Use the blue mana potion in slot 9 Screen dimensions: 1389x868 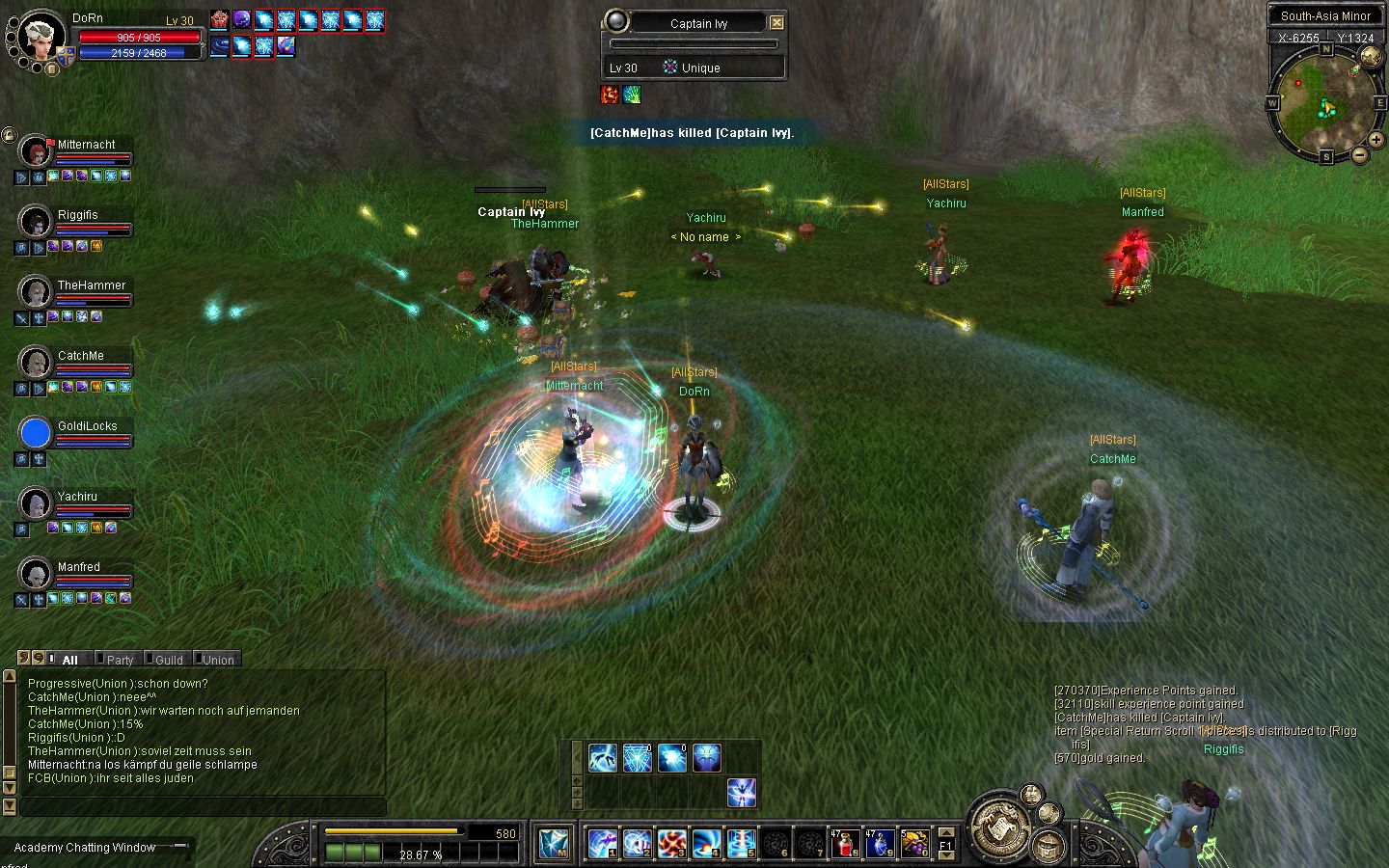tap(879, 843)
